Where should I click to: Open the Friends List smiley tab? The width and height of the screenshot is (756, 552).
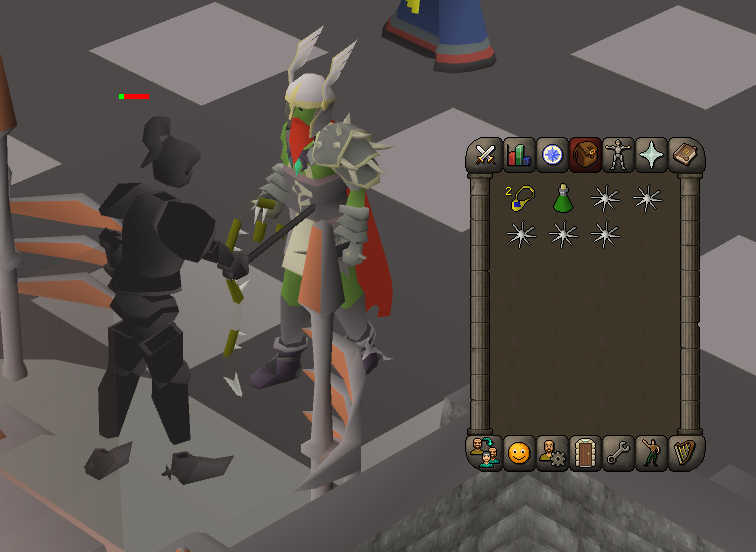point(519,451)
